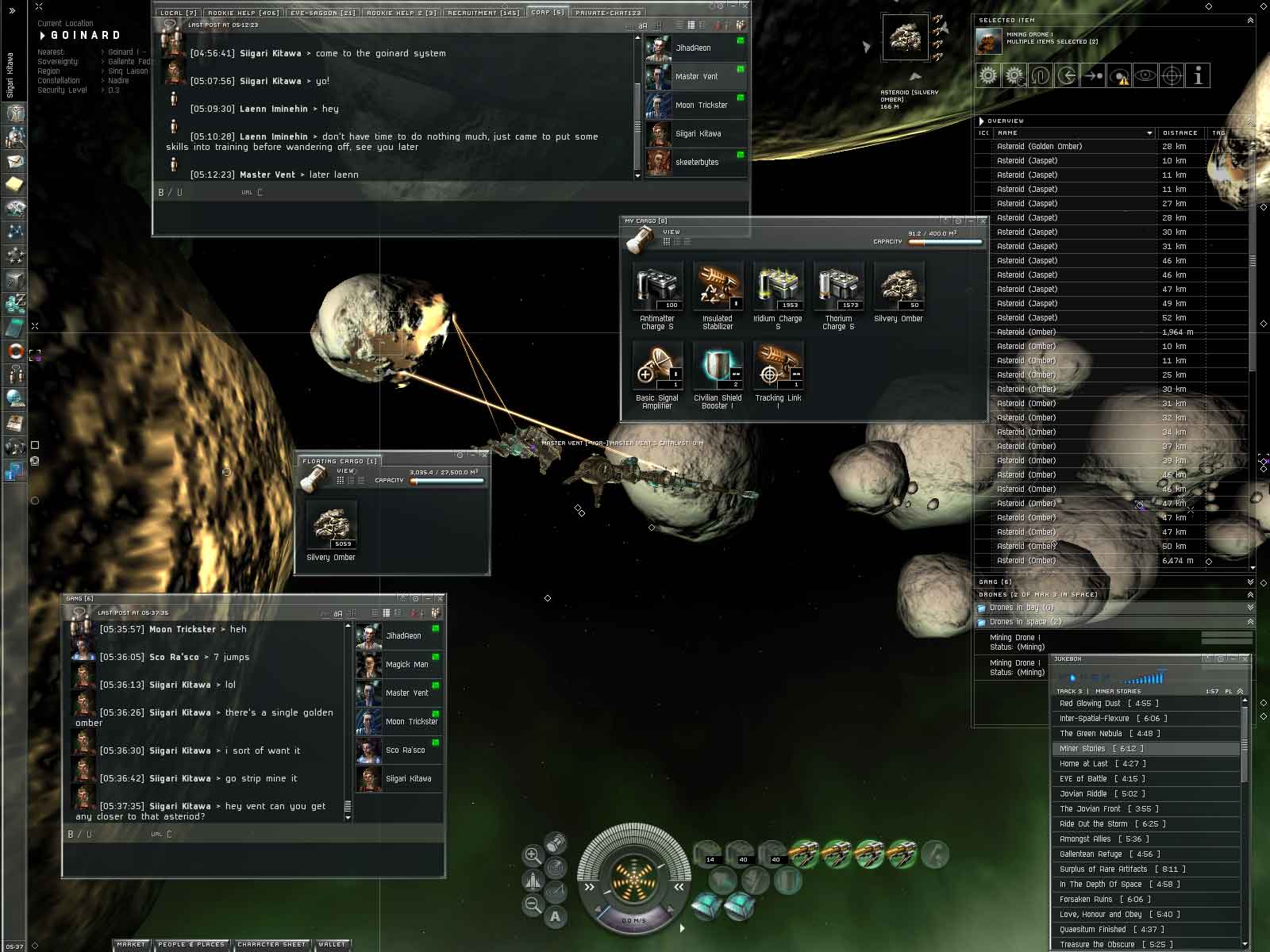Screen dimensions: 1270x952
Task: Select the Antimatter Charge S cargo item
Action: 657,288
